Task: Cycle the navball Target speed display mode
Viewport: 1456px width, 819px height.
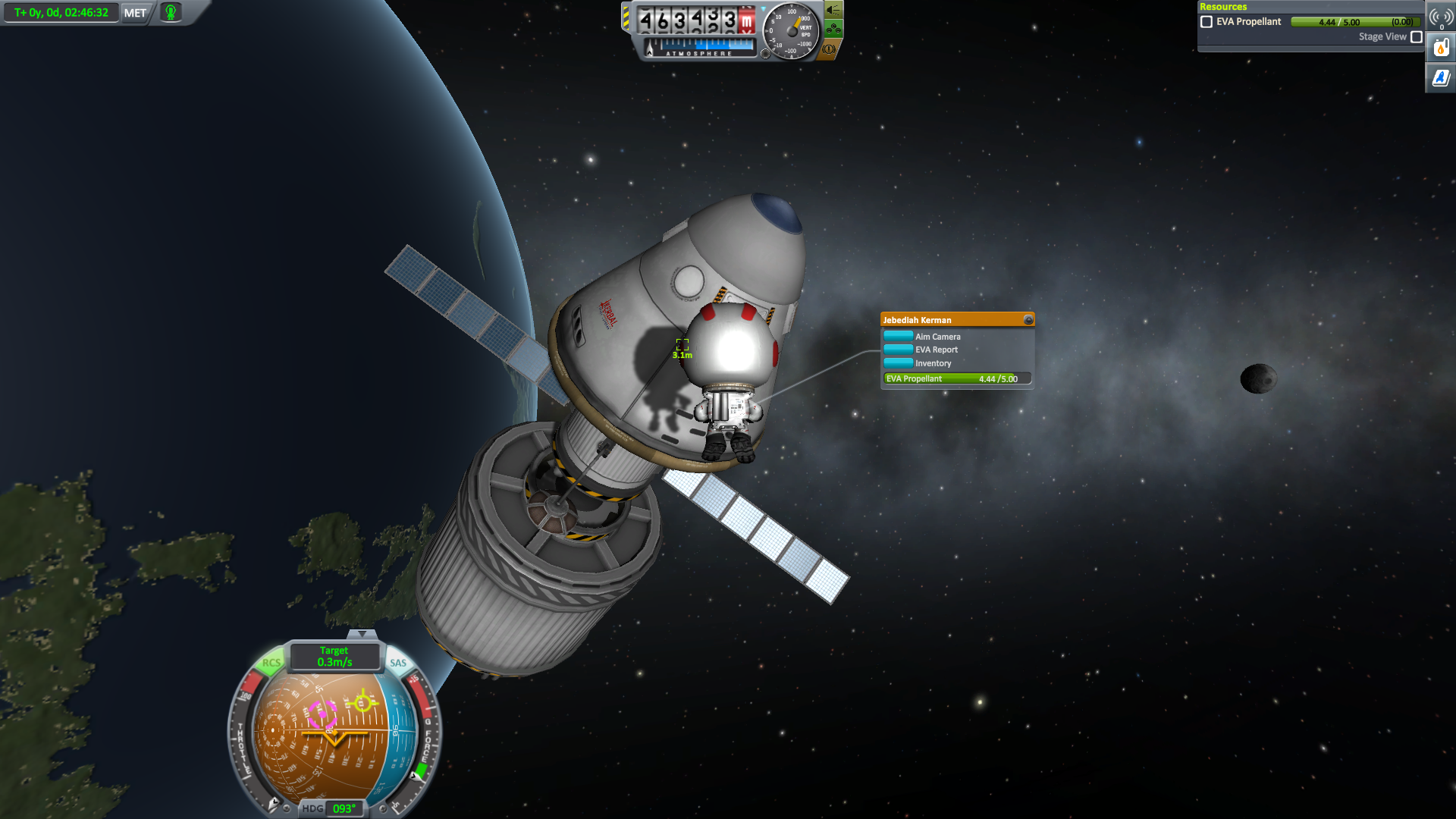Action: point(334,657)
